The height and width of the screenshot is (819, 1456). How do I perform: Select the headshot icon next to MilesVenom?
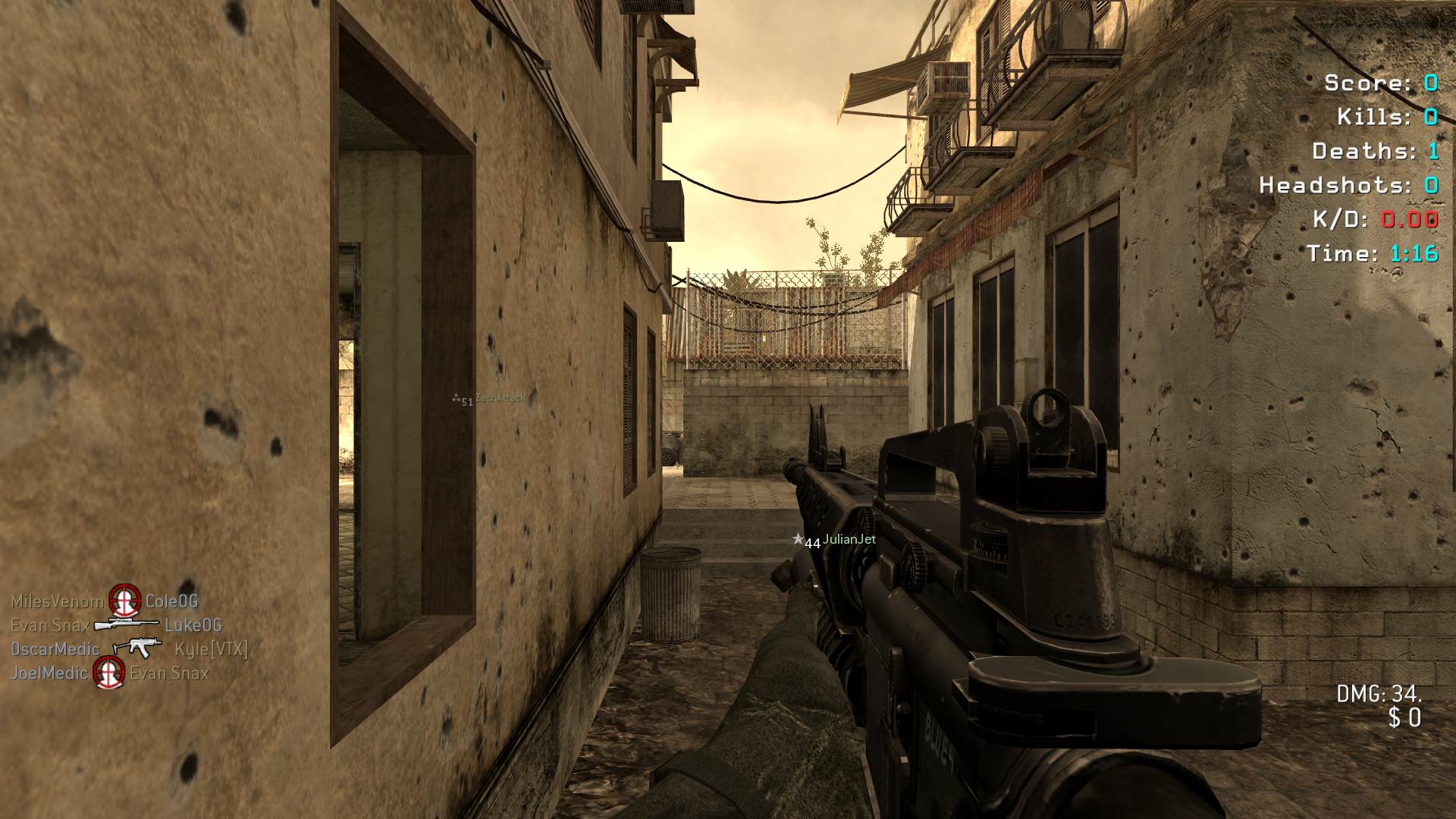point(124,601)
